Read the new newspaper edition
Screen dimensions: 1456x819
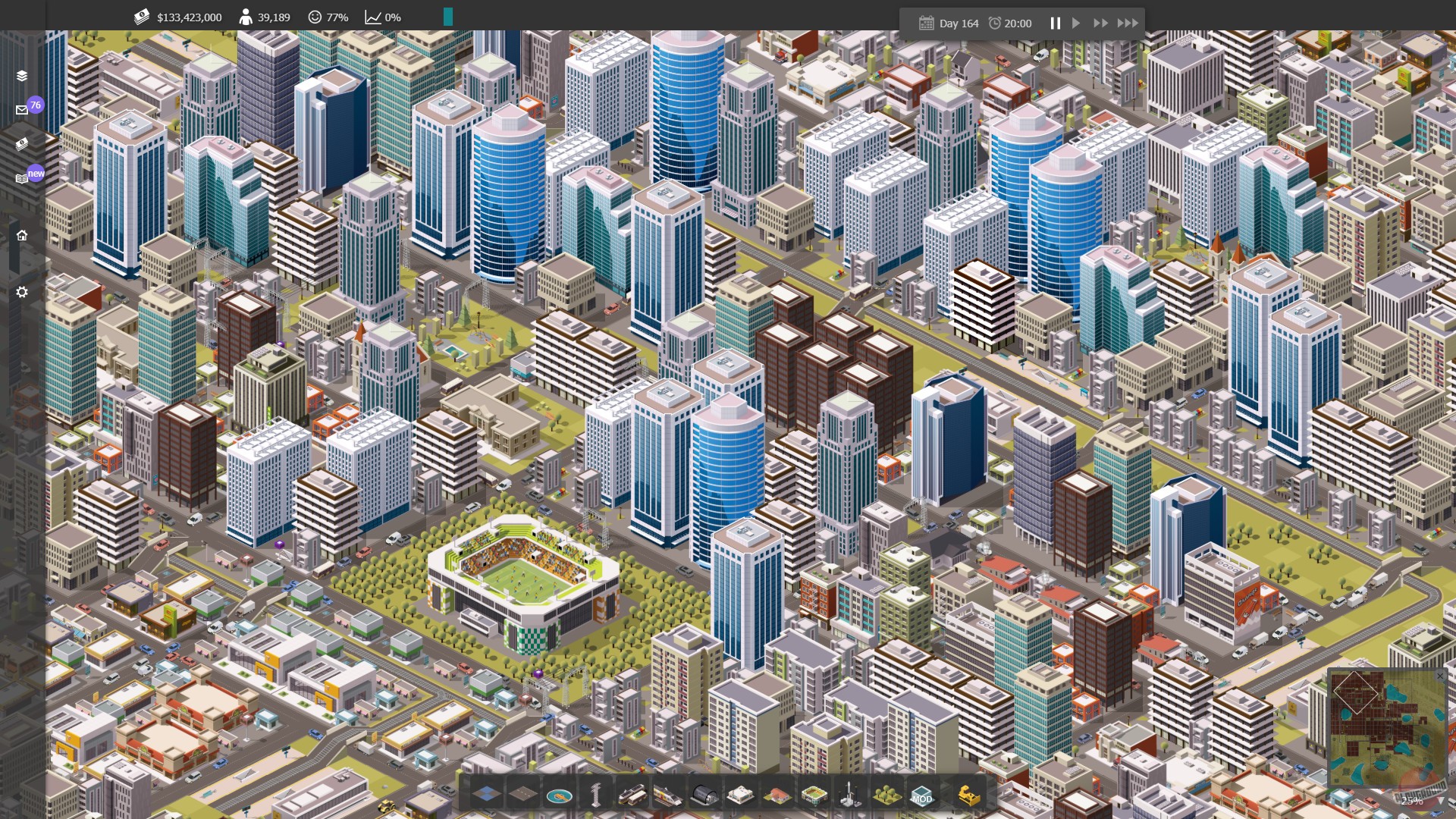tap(21, 177)
